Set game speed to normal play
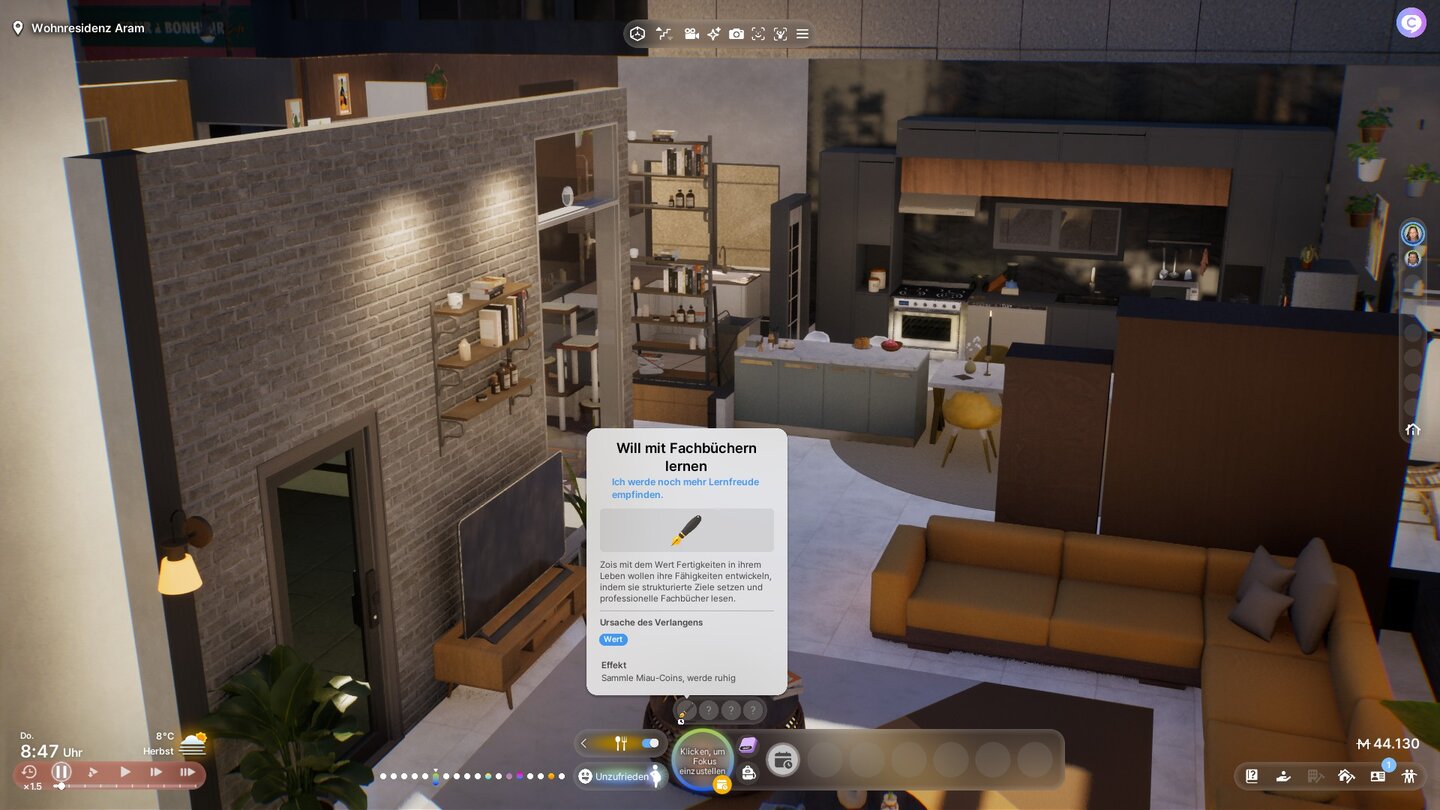Image resolution: width=1440 pixels, height=810 pixels. (125, 772)
